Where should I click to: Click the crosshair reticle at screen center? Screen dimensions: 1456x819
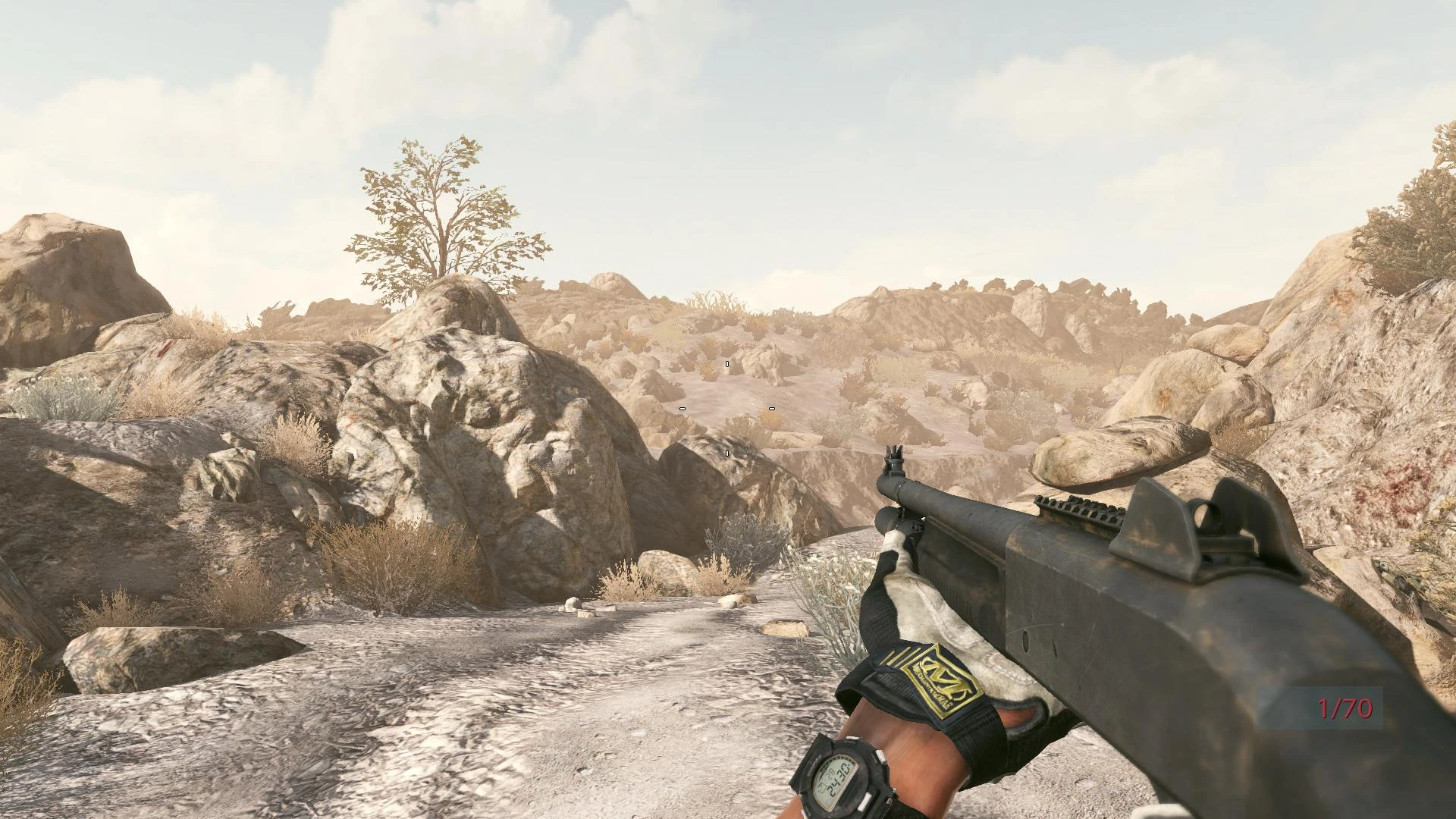point(726,408)
